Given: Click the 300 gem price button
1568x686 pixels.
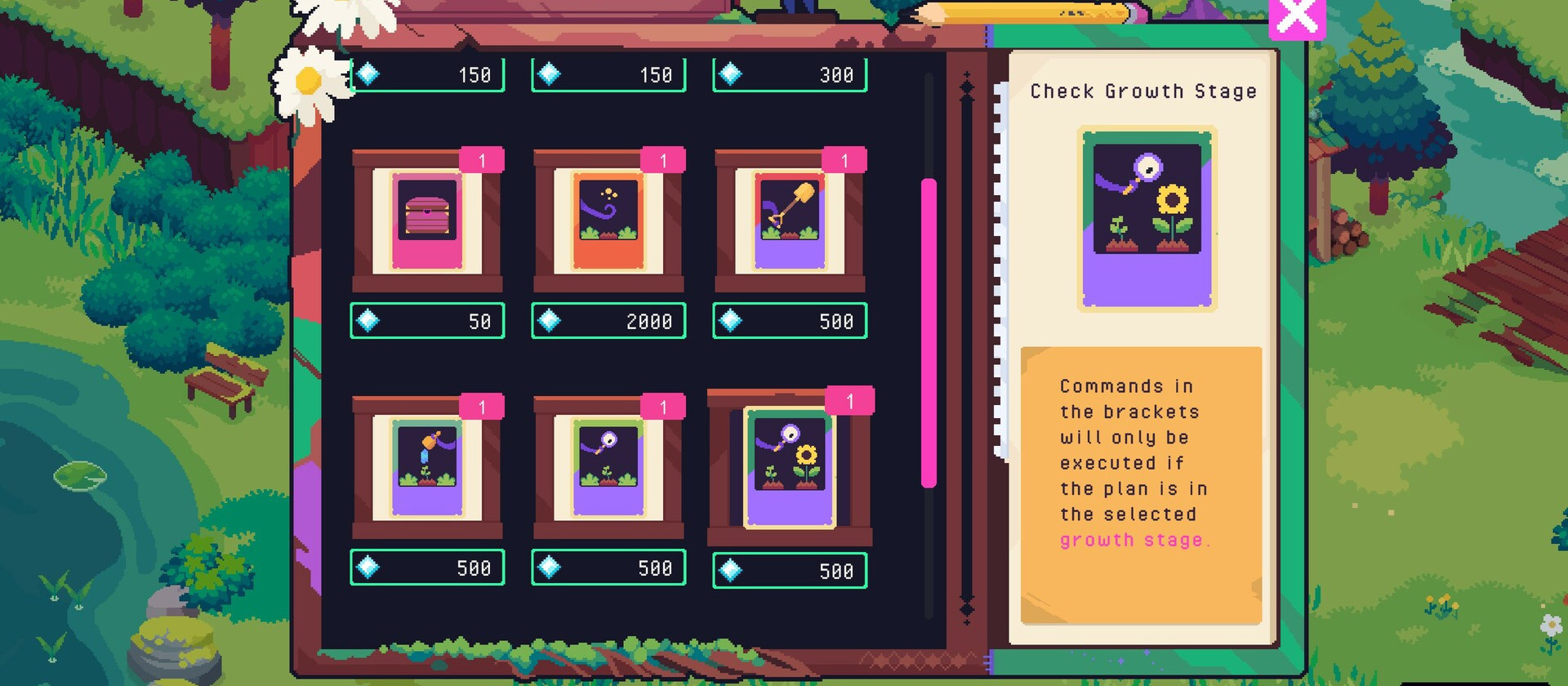Looking at the screenshot, I should [790, 75].
